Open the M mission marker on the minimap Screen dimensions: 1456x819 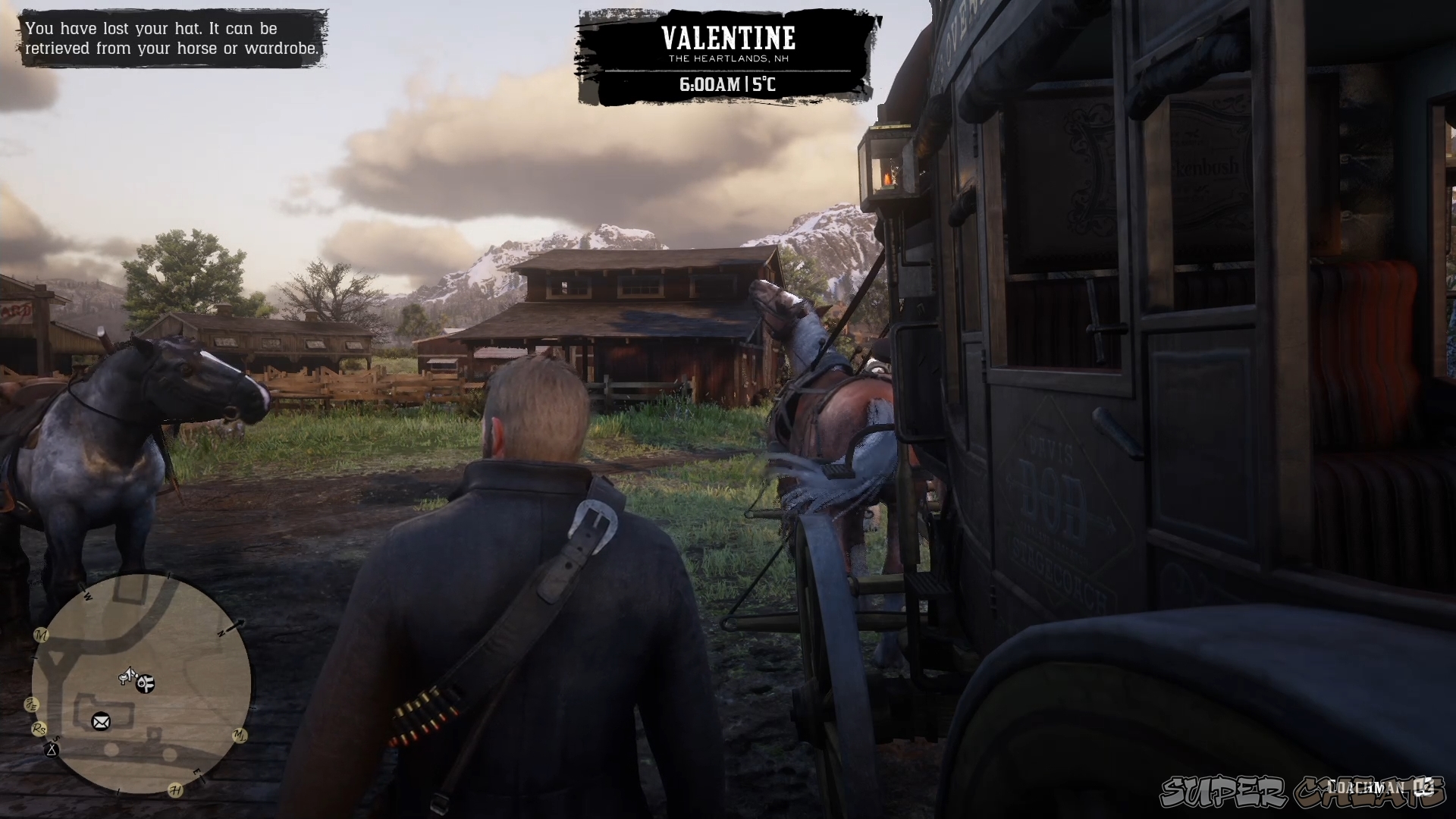tap(41, 635)
